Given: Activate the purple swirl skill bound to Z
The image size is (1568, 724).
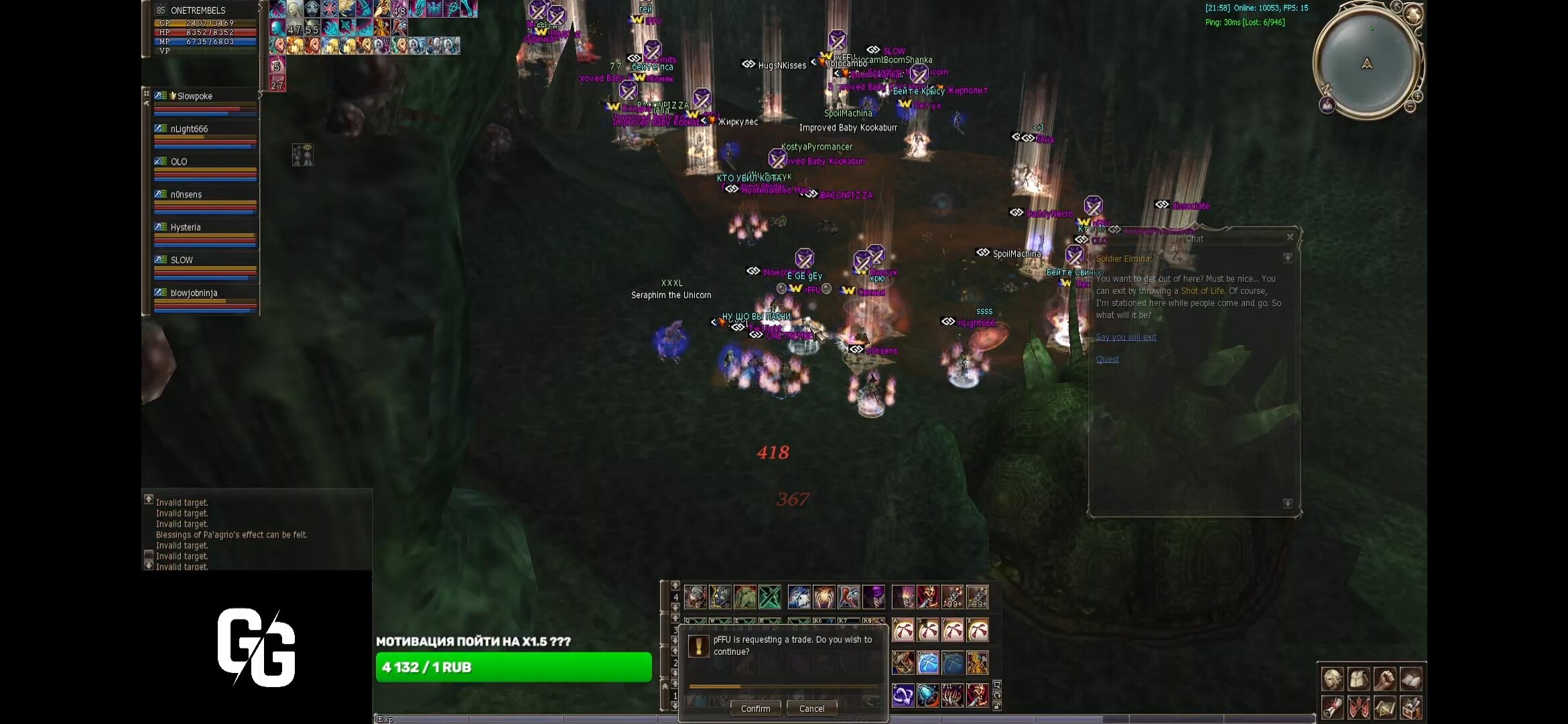Looking at the screenshot, I should 903,695.
